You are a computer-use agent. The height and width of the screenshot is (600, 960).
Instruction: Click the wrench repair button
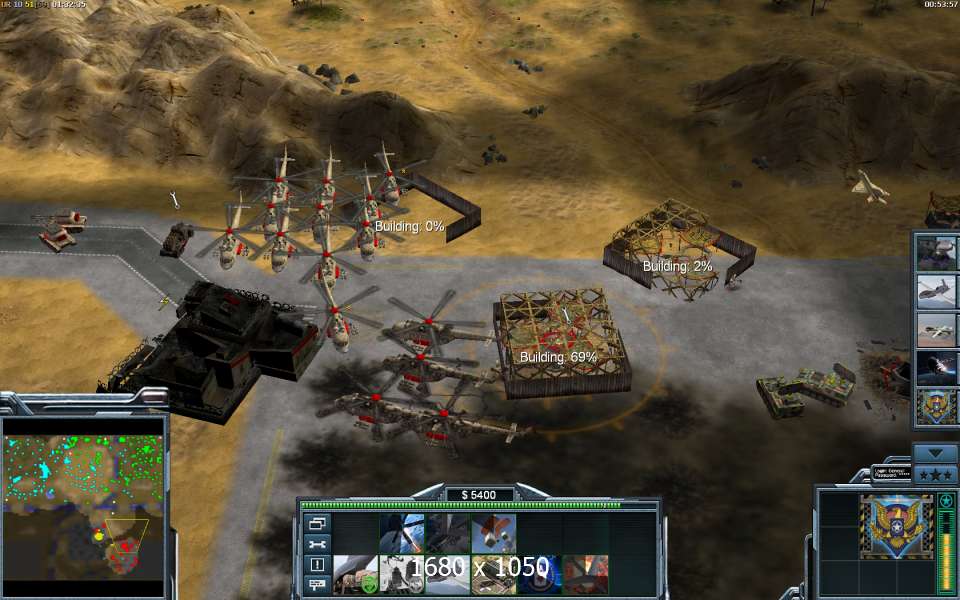[317, 543]
